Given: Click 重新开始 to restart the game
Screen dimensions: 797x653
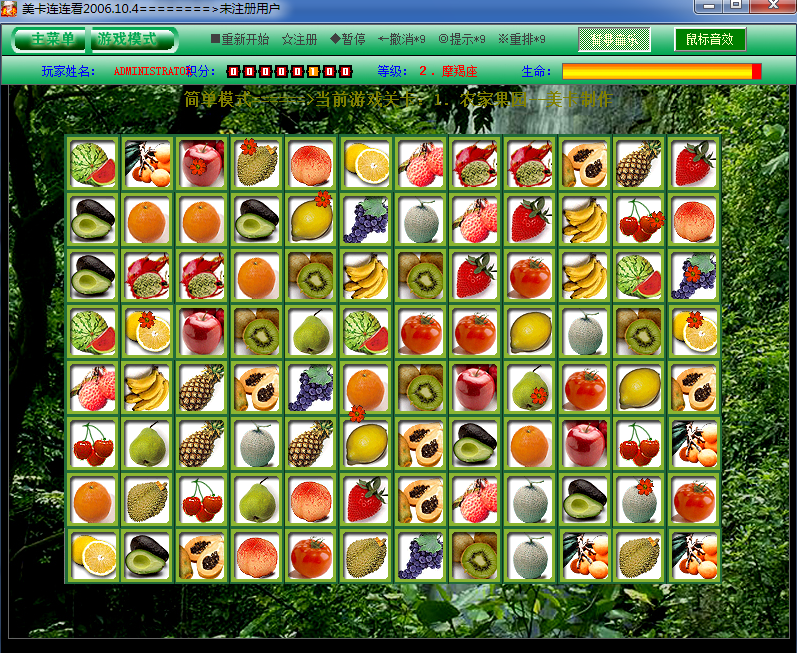Looking at the screenshot, I should (239, 40).
